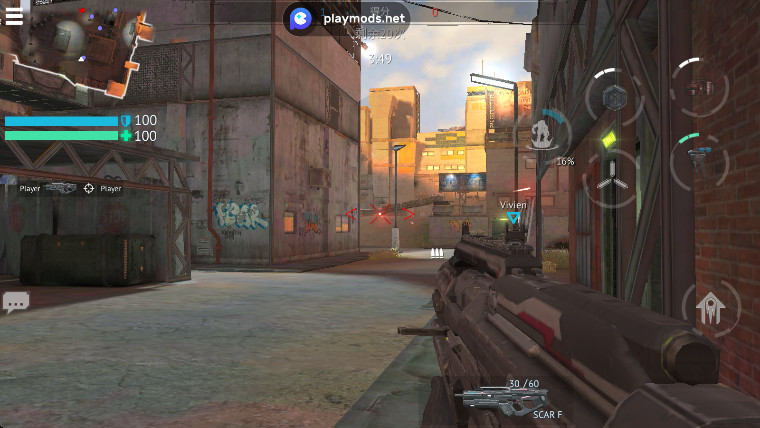This screenshot has width=760, height=428.
Task: Click the playmods.net overlay logo
Action: point(300,18)
